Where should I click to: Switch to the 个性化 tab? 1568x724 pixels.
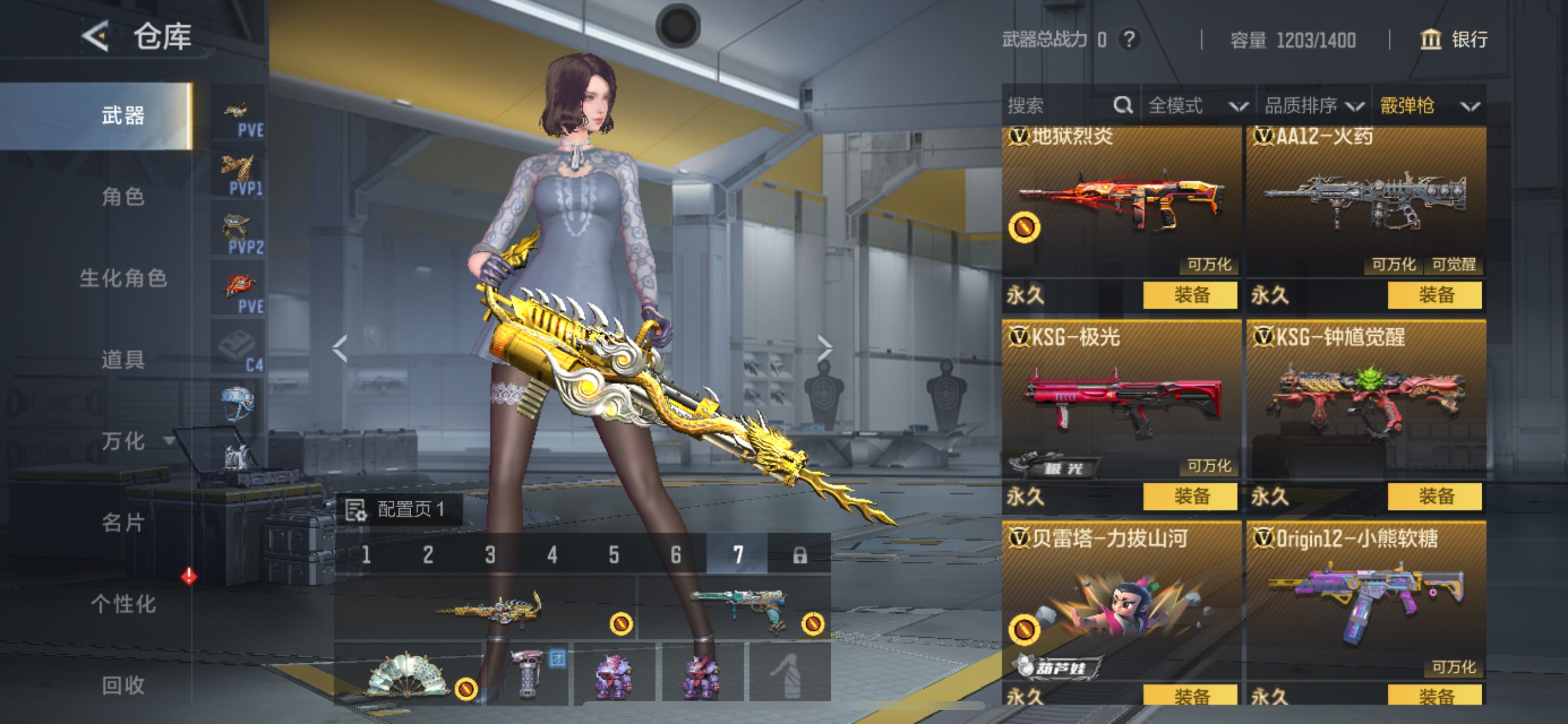click(123, 604)
